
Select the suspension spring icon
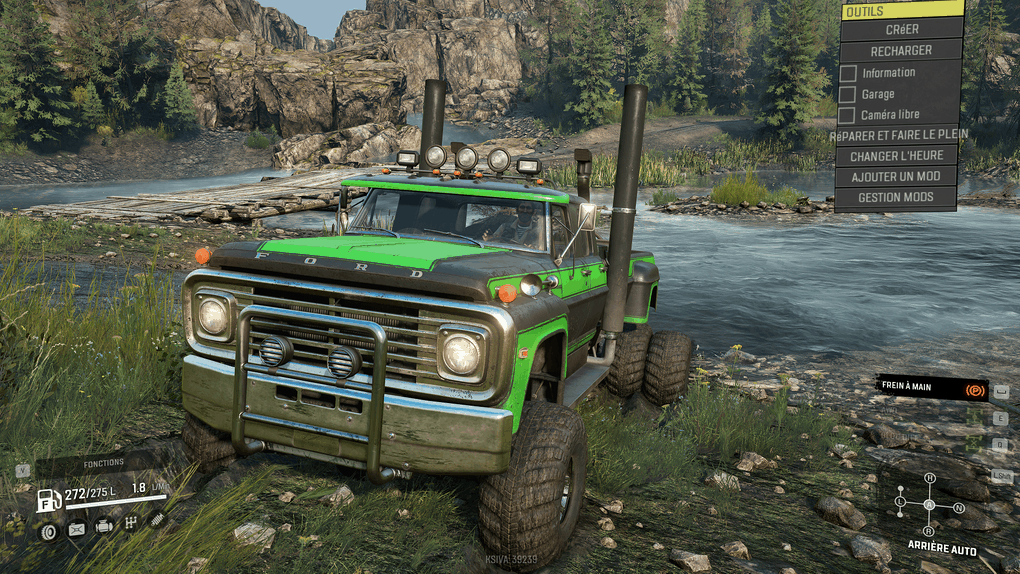coord(157,519)
